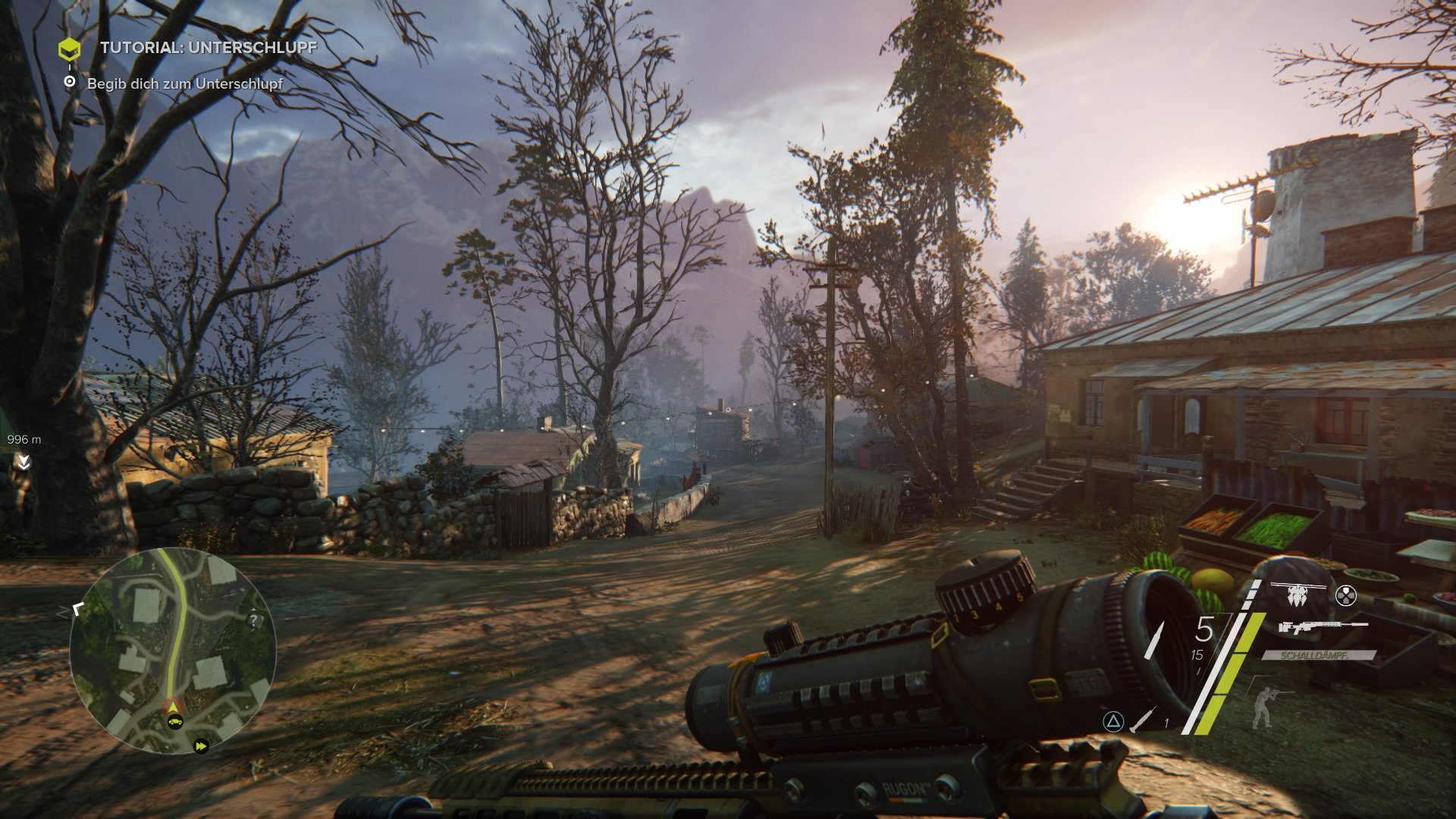This screenshot has width=1456, height=819.
Task: Select the vehicle icon on the minimap
Action: point(175,722)
